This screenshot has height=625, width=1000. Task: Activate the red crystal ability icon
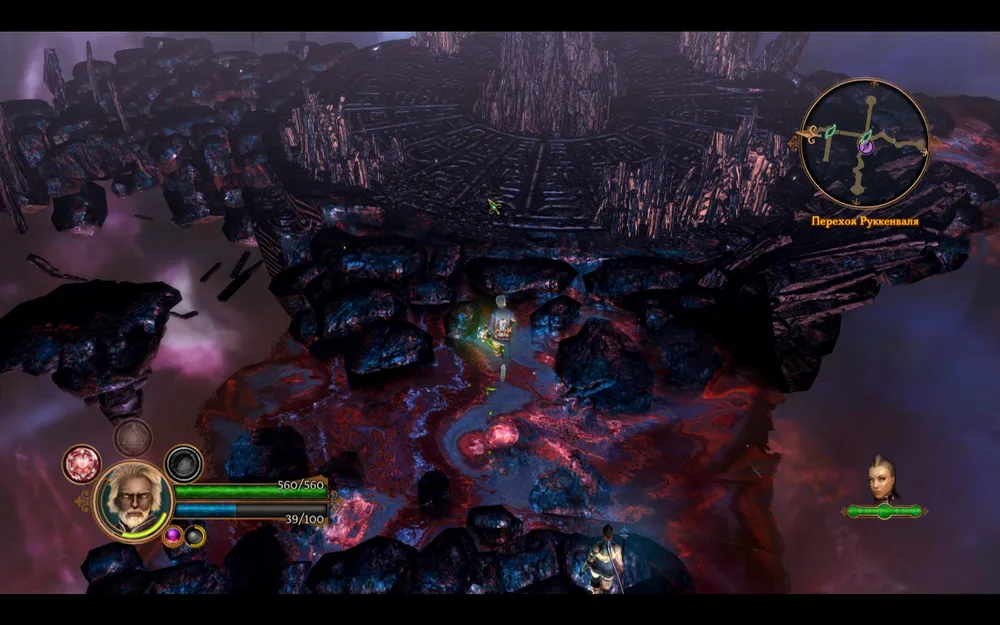pyautogui.click(x=82, y=463)
